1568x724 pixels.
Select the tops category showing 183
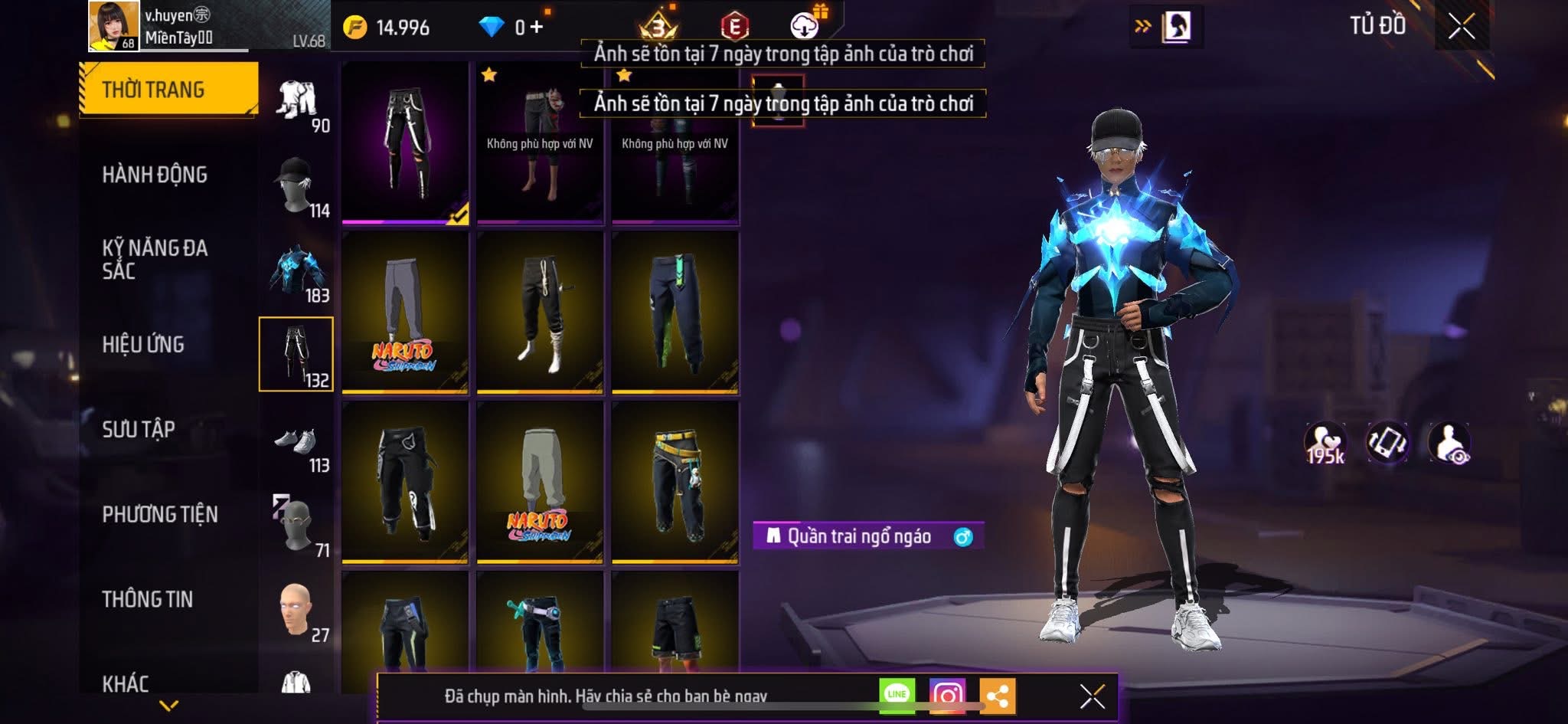pyautogui.click(x=297, y=272)
